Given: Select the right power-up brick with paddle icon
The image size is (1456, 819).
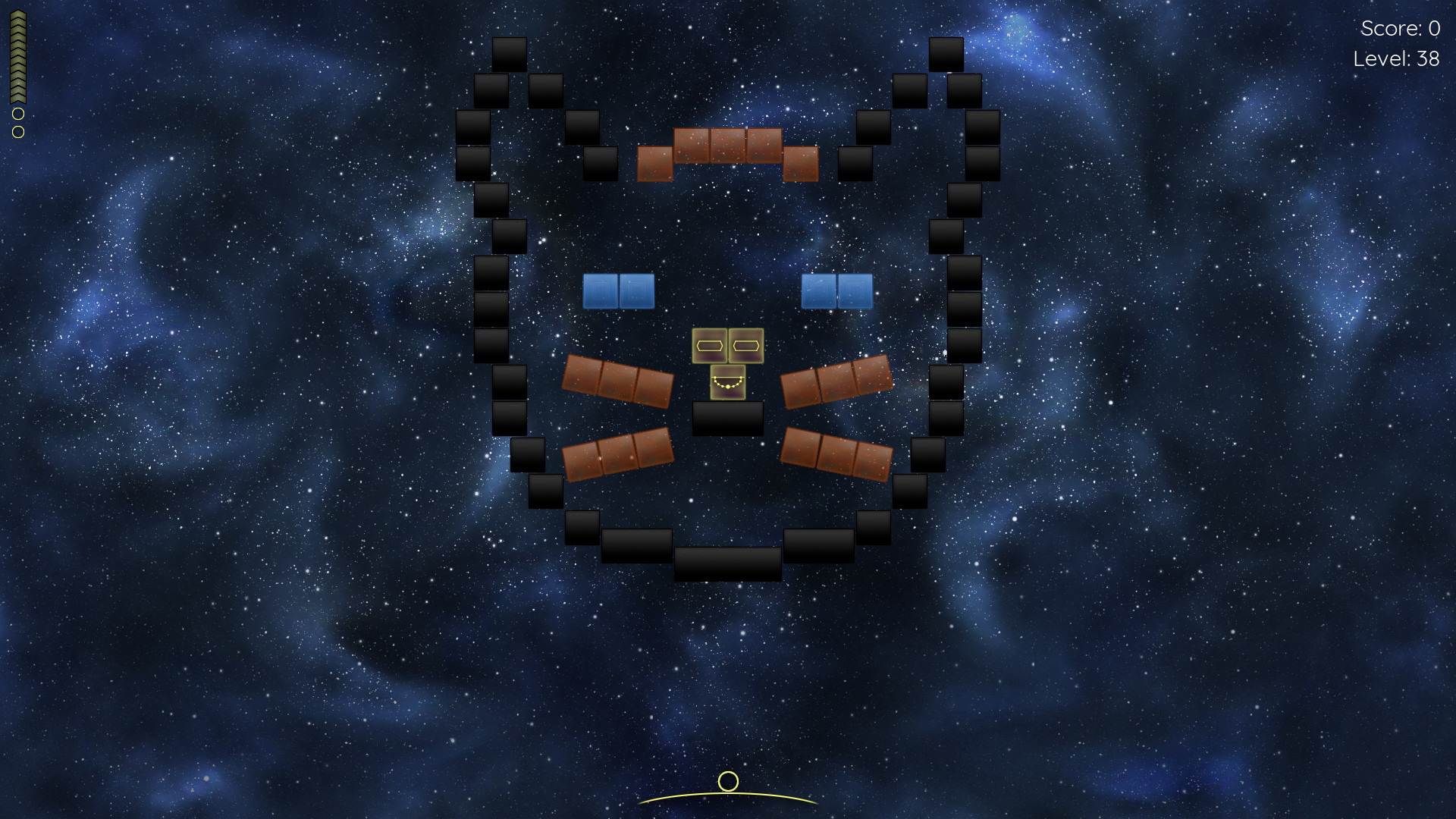Looking at the screenshot, I should [745, 345].
